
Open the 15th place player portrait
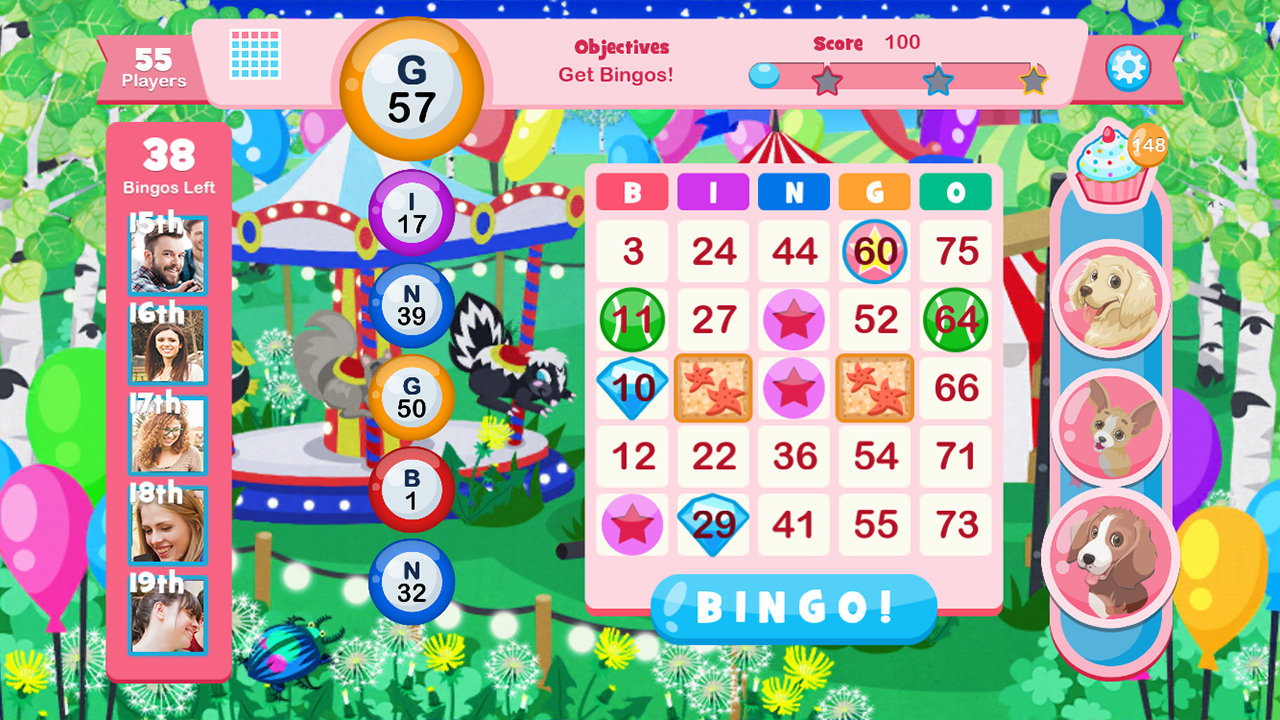point(166,254)
